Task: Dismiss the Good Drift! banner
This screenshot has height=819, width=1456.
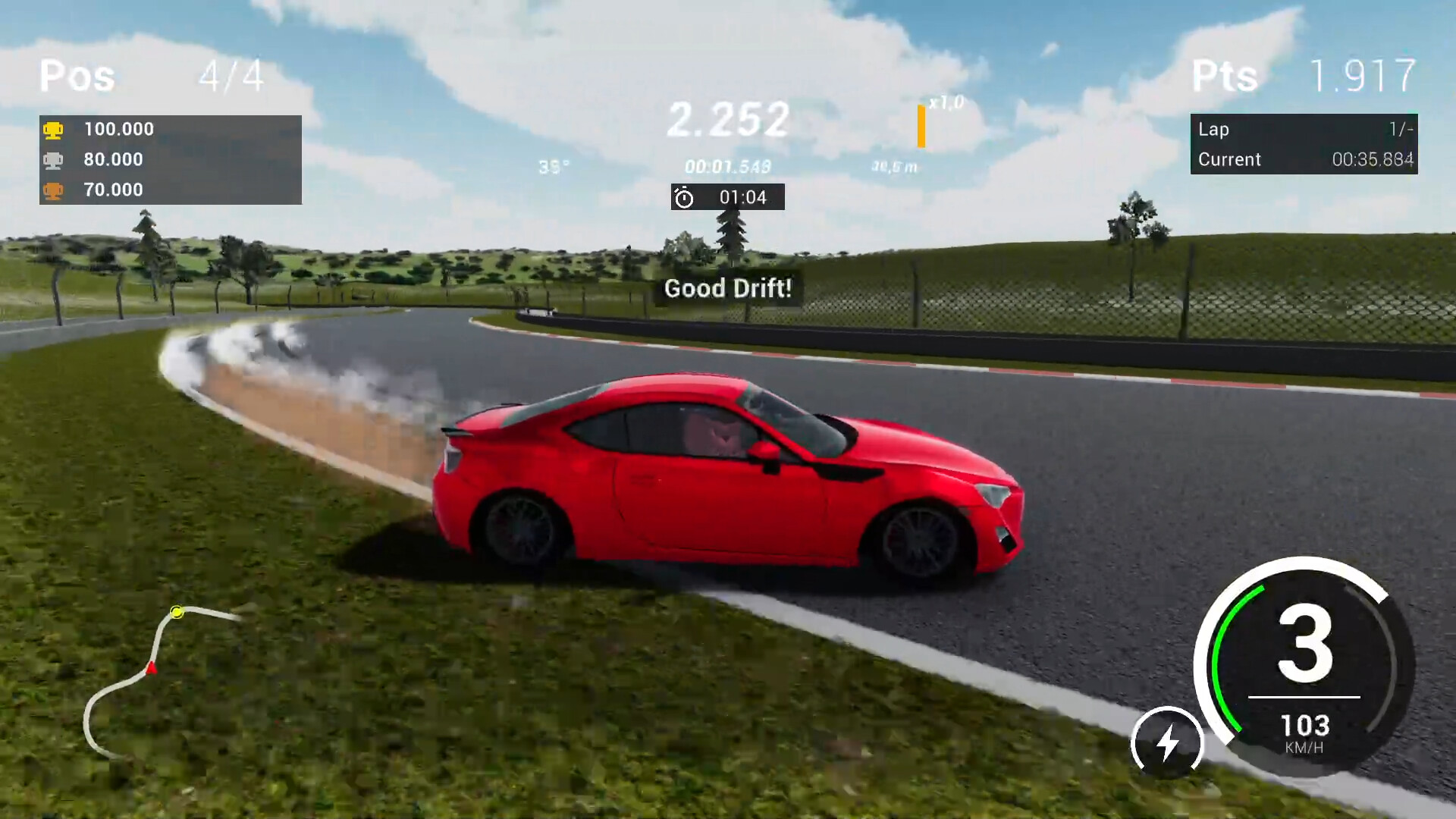Action: [x=727, y=288]
